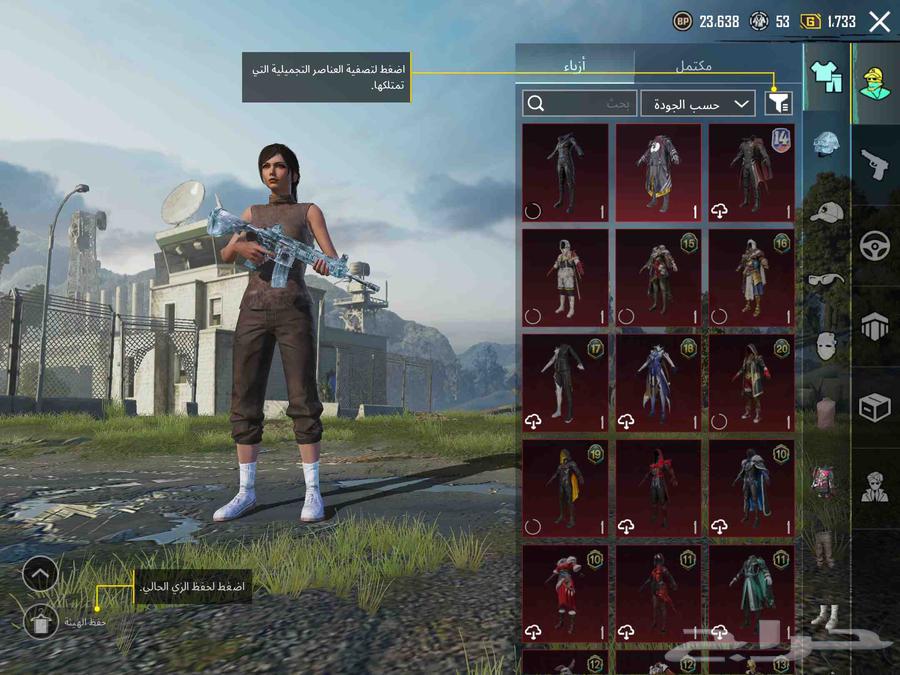The height and width of the screenshot is (675, 900).
Task: Switch to the أزياء outfits tab
Action: (575, 65)
